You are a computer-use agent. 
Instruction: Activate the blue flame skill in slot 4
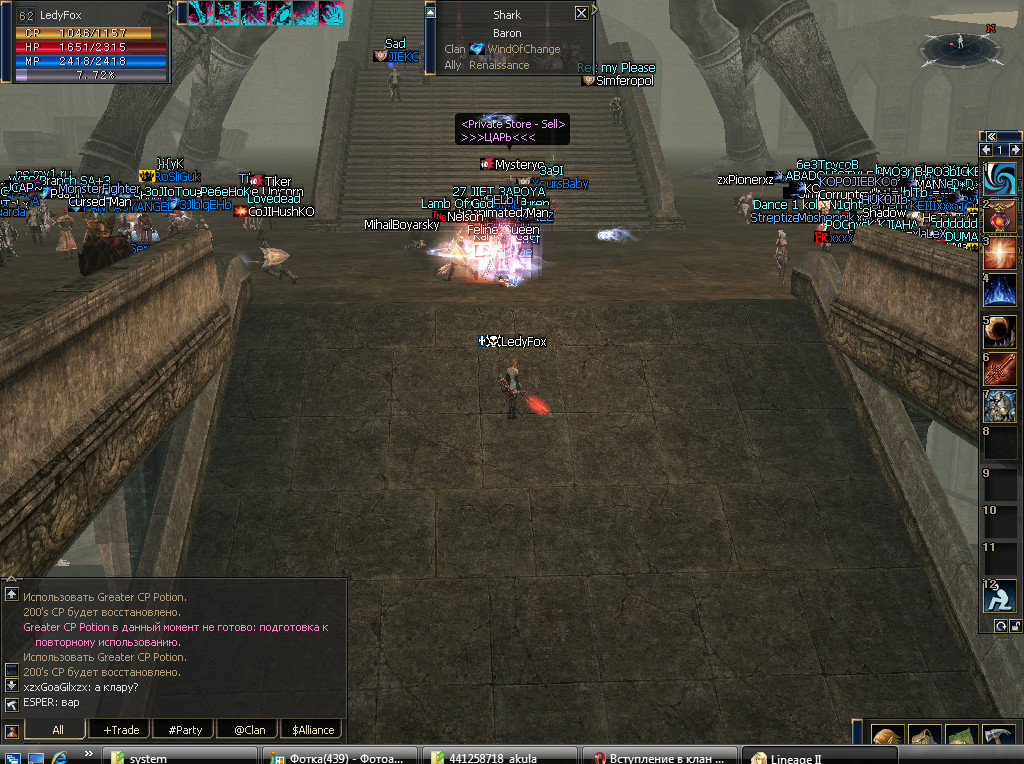pyautogui.click(x=999, y=291)
